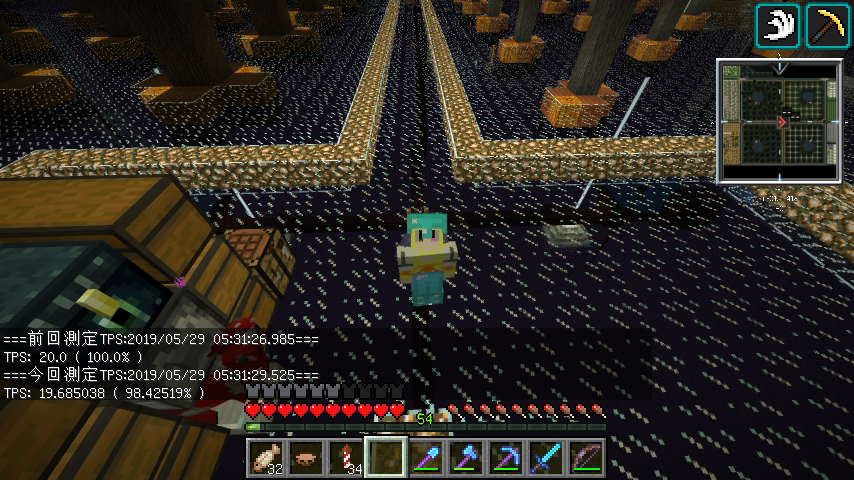Viewport: 854px width, 480px height.
Task: Select the cooked fish hotbar slot
Action: [x=265, y=458]
